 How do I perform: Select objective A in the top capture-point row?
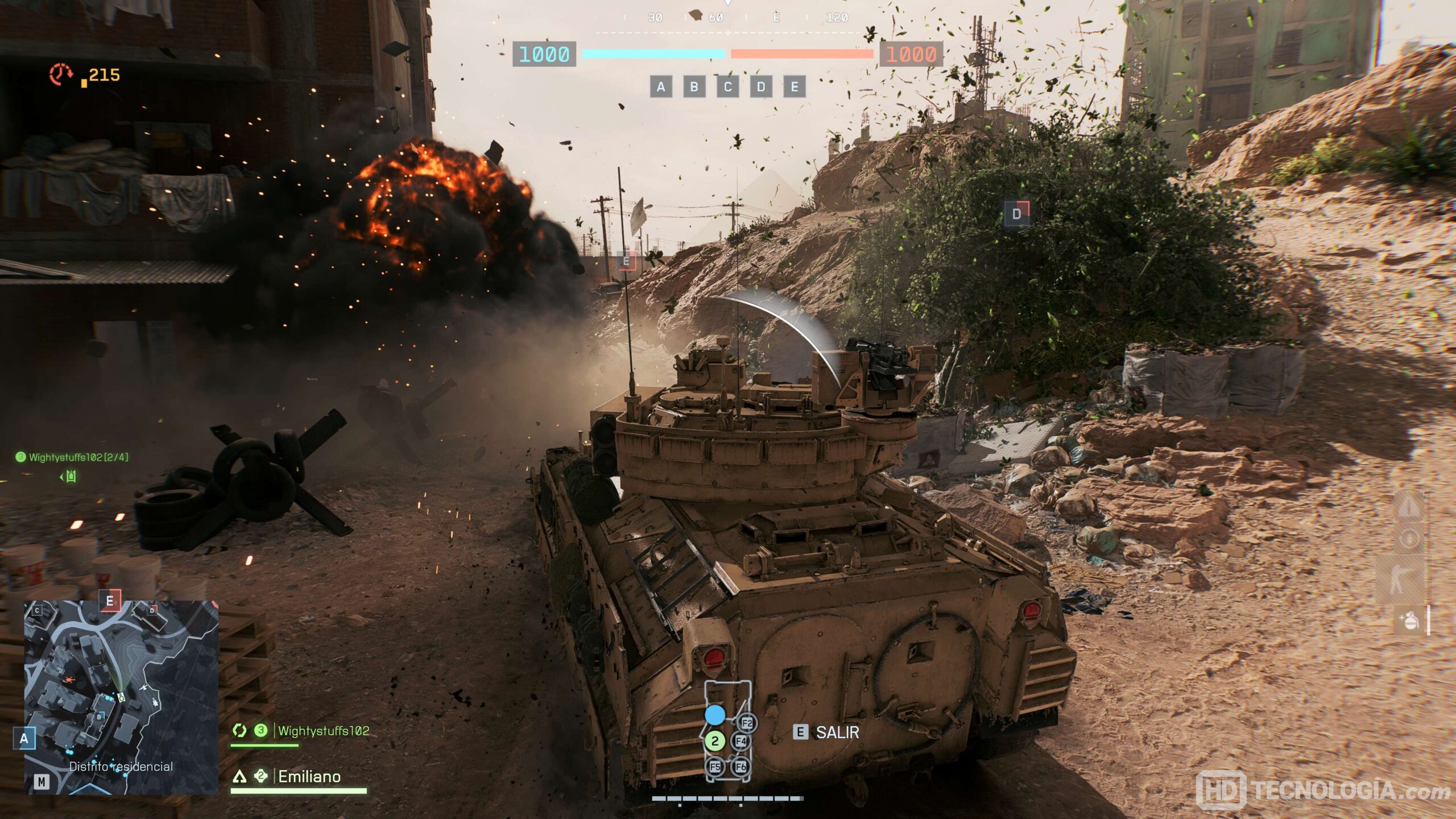click(x=660, y=87)
